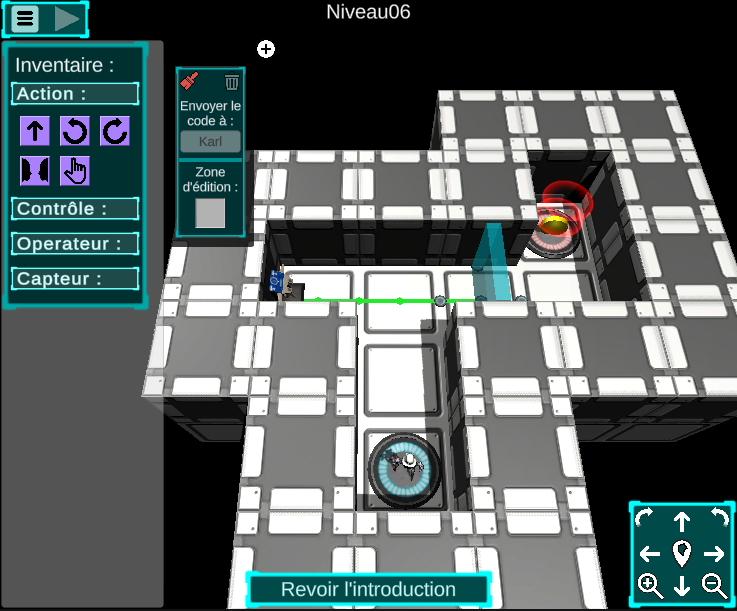Pick the hand activate action block
This screenshot has height=611, width=737.
pos(75,171)
